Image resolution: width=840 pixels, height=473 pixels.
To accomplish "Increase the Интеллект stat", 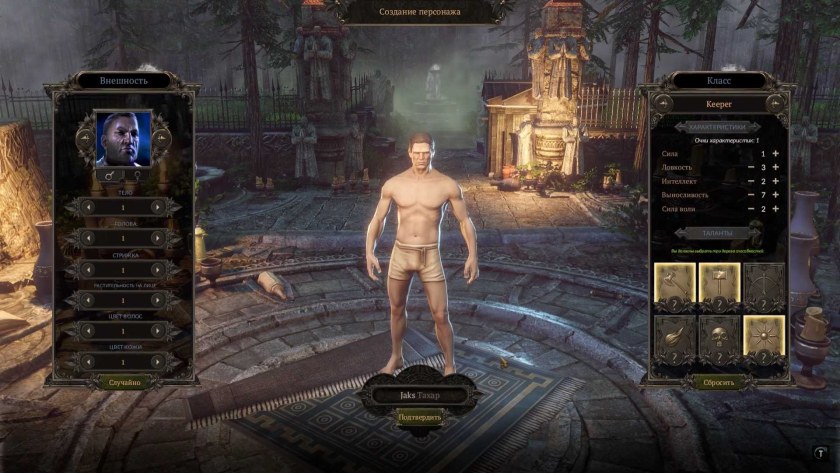I will (775, 181).
